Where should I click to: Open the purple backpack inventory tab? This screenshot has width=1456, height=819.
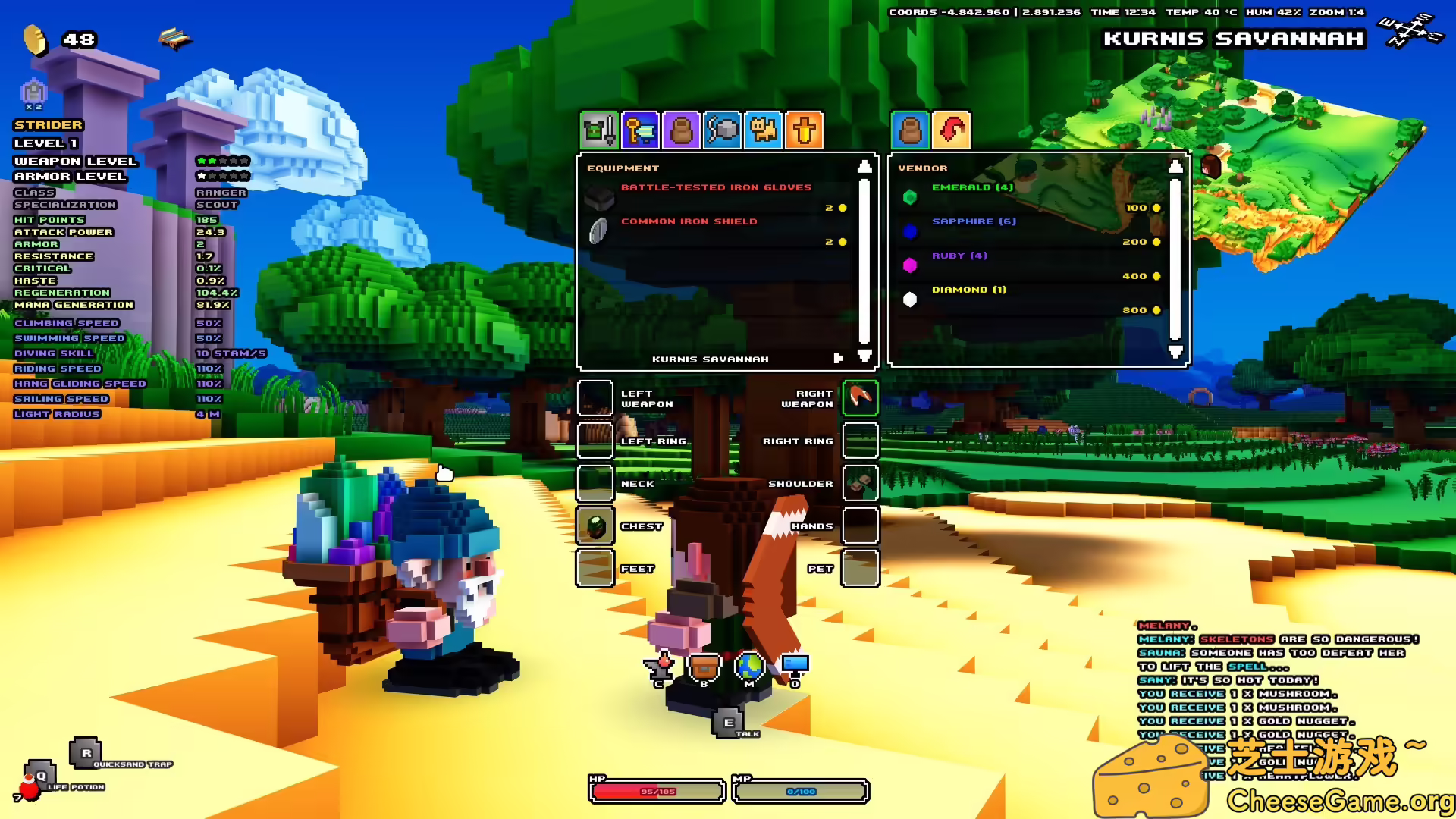click(681, 130)
